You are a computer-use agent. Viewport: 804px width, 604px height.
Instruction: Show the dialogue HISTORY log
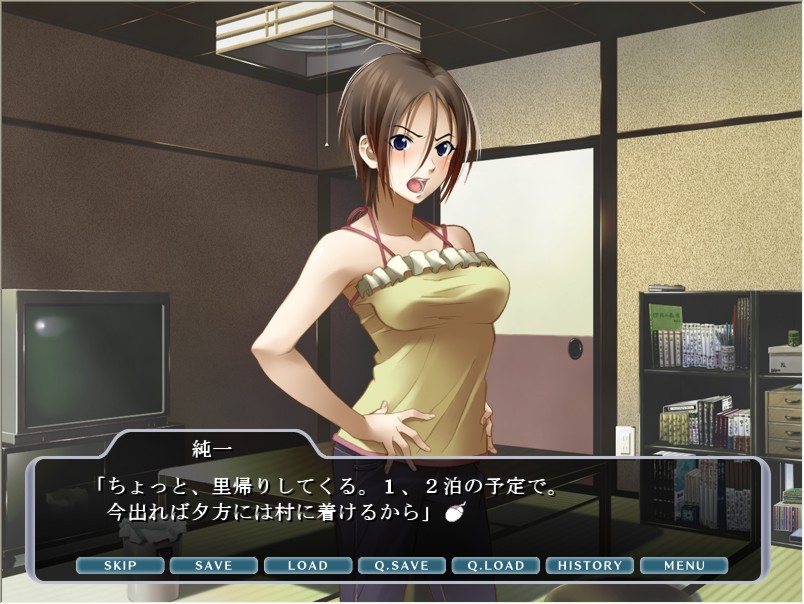pos(589,565)
